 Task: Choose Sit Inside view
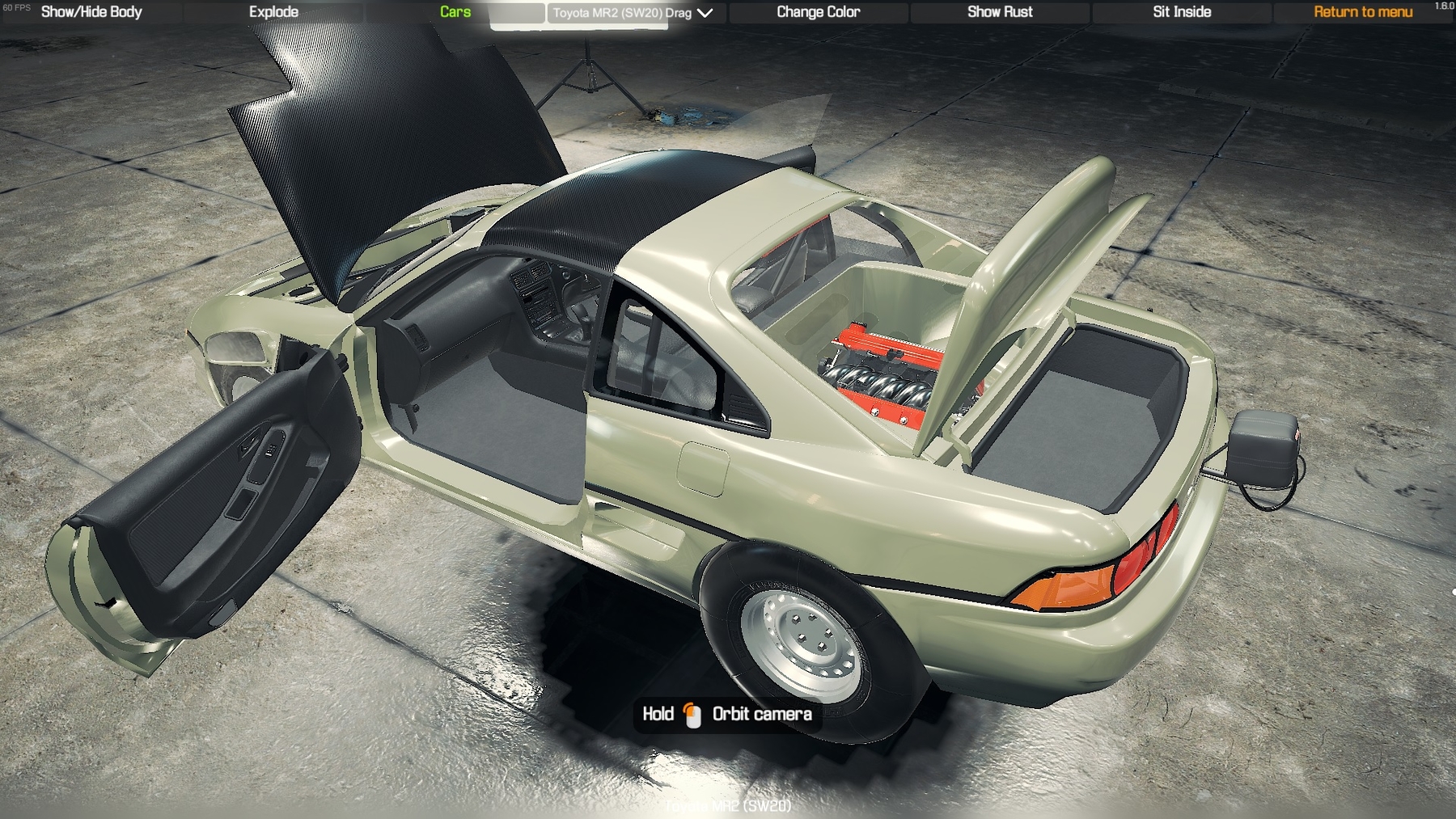[x=1181, y=12]
